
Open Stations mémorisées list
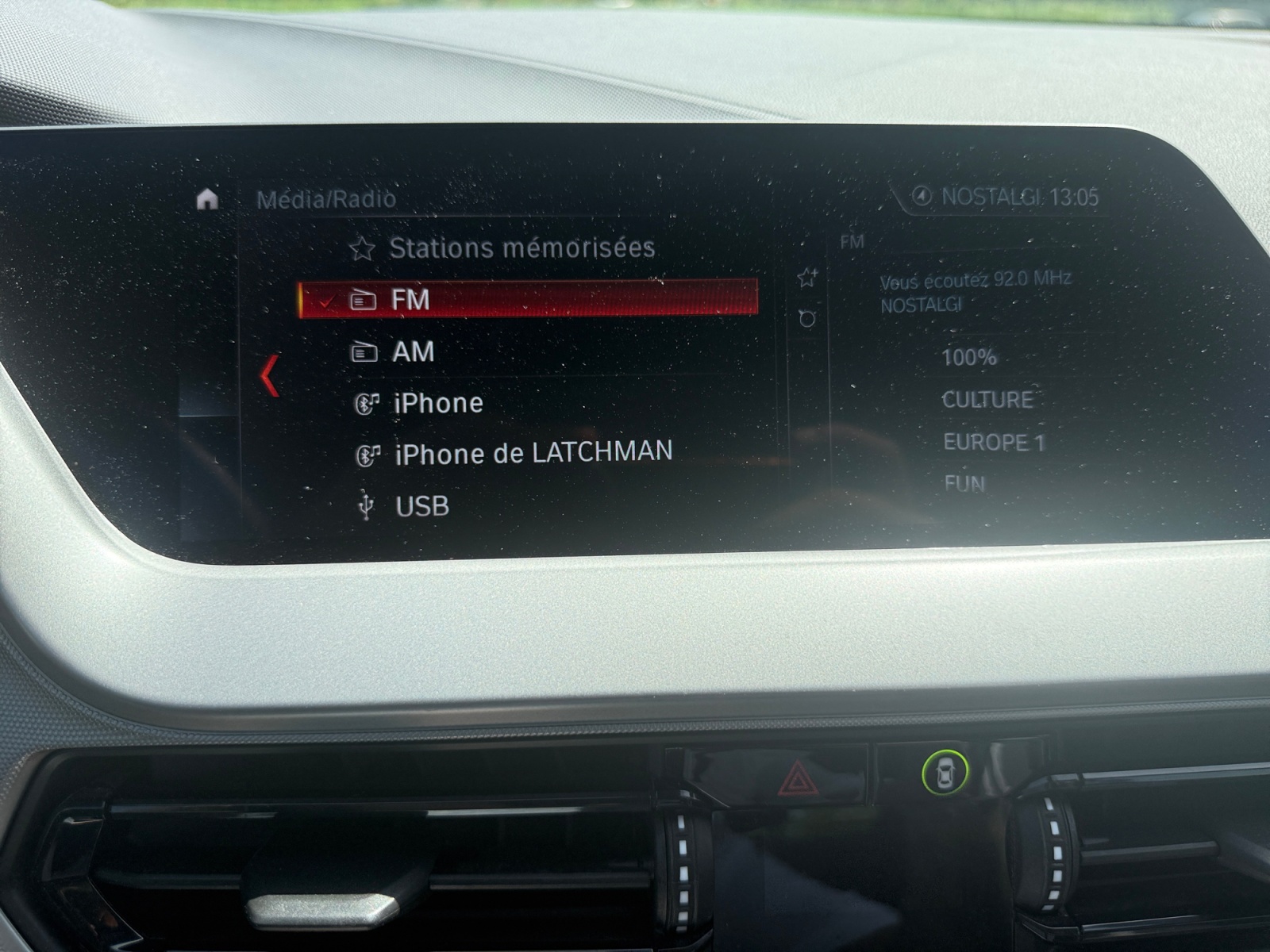click(x=521, y=248)
